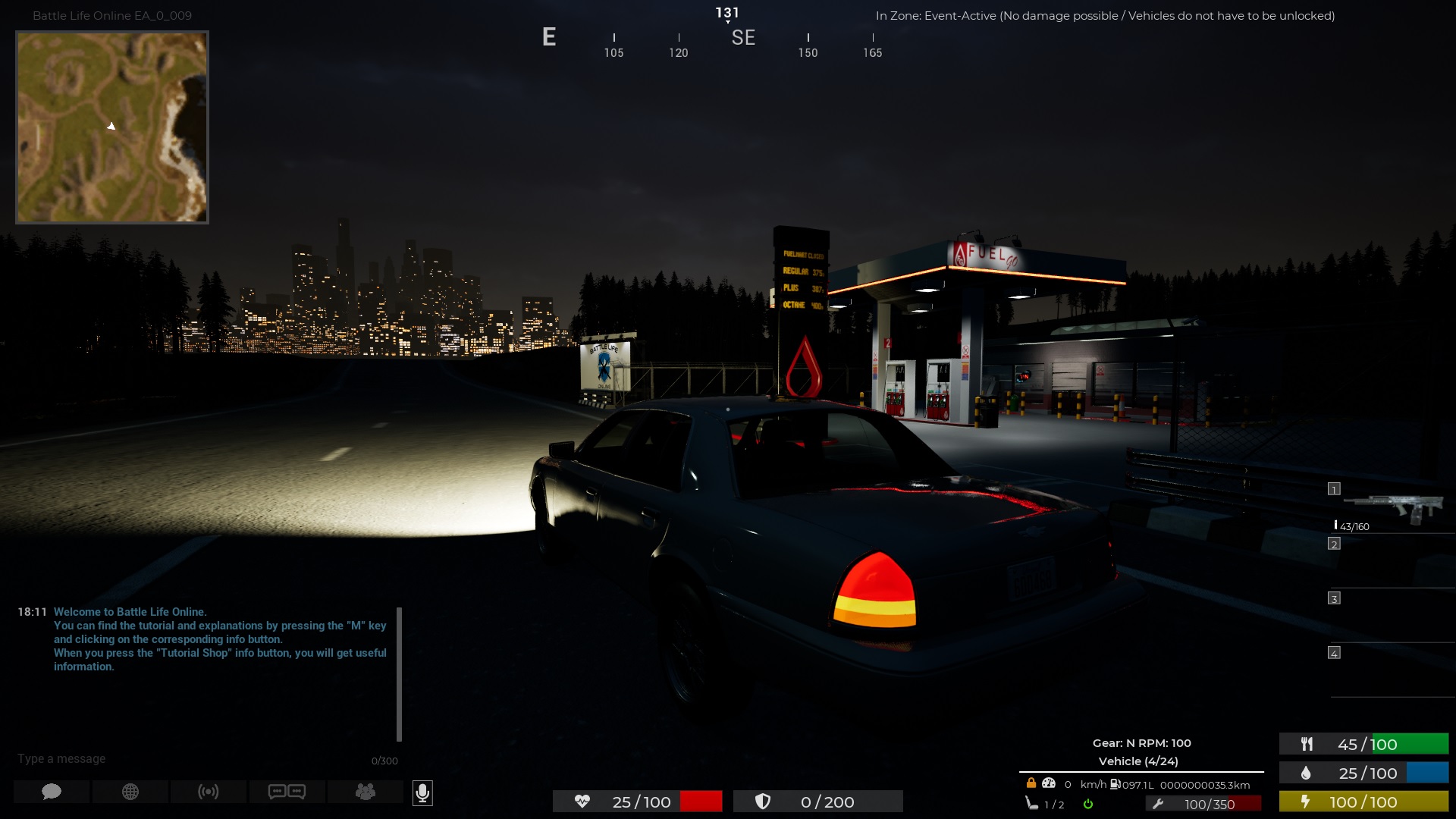Toggle the microphone voice chat button

coord(422,793)
